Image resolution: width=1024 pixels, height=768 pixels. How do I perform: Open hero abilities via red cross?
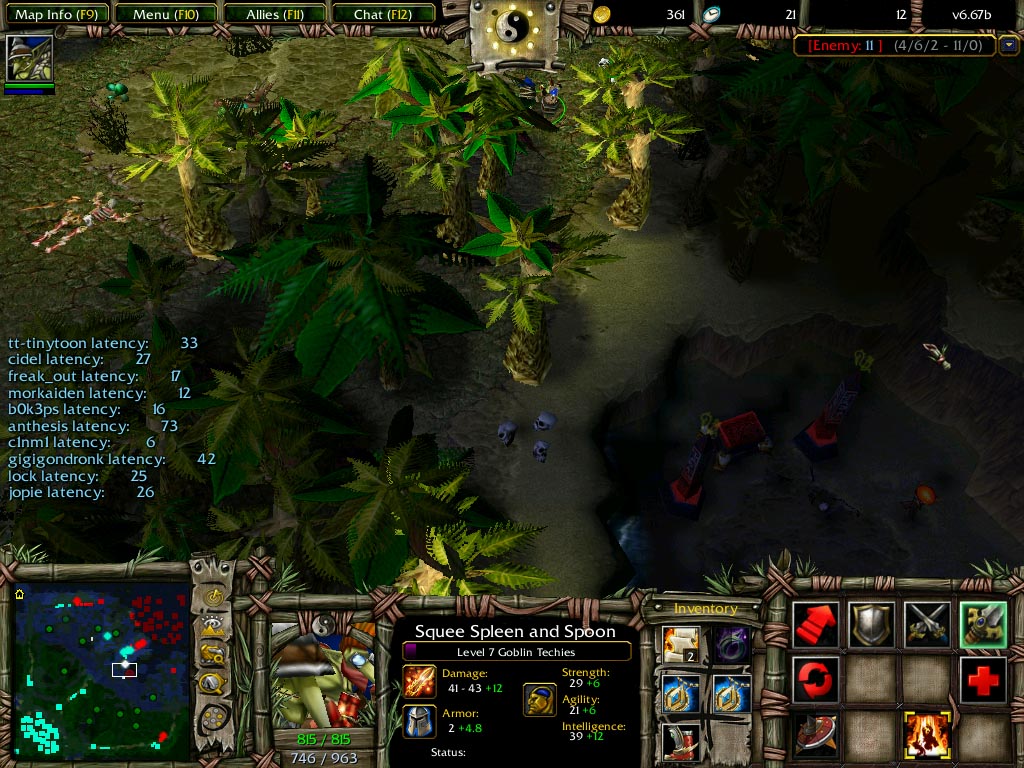point(982,680)
